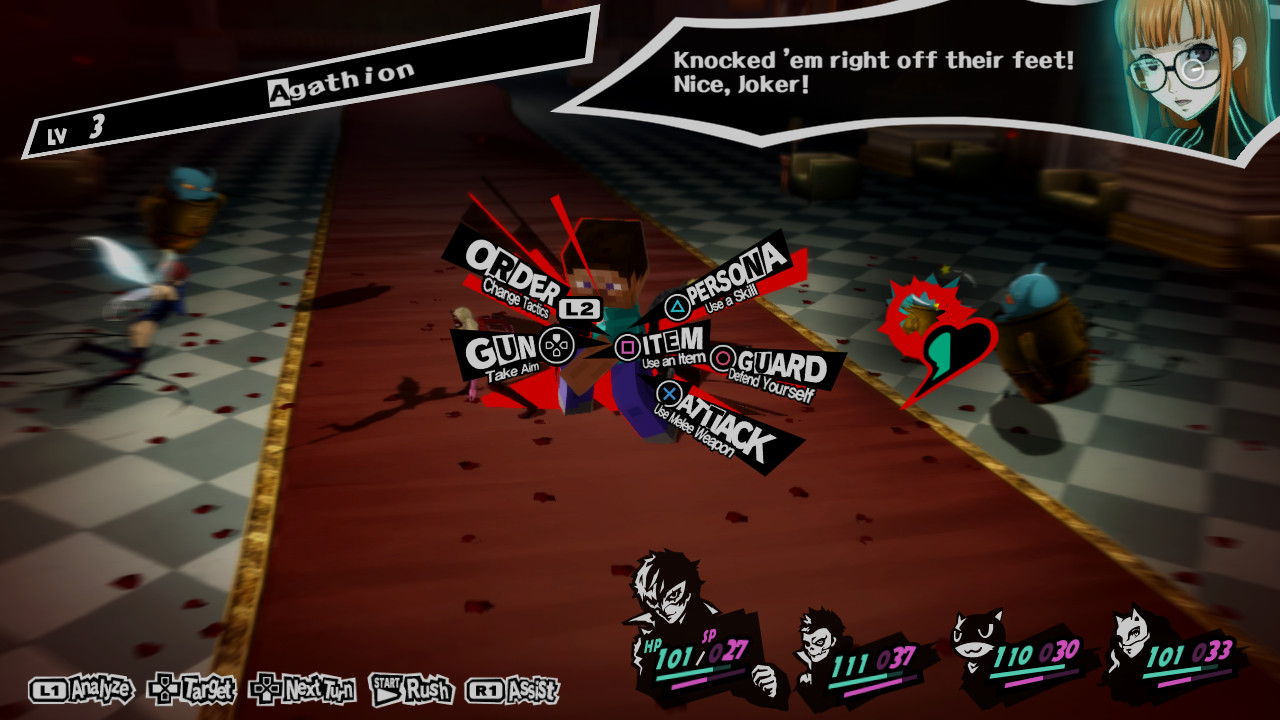
Task: Open the L2 tactics panel
Action: (578, 309)
